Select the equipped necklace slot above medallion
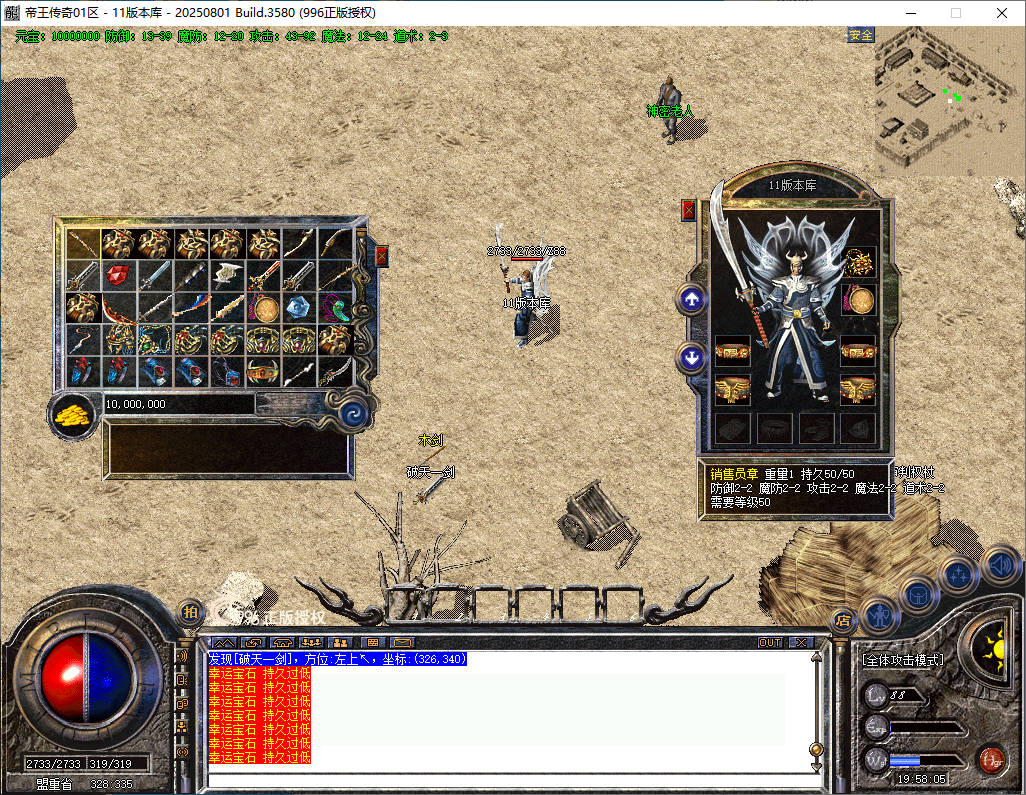 tap(858, 263)
